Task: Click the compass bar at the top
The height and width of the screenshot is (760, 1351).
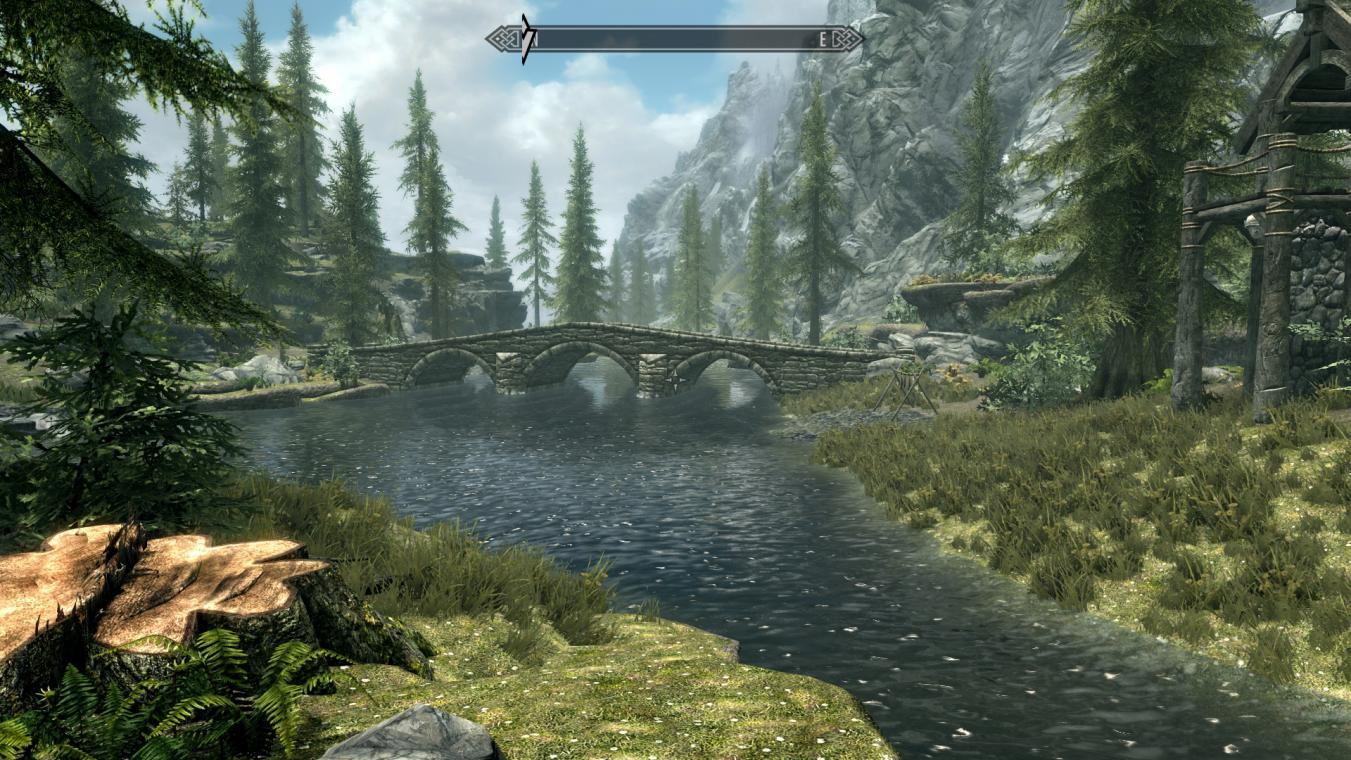Action: (x=676, y=39)
